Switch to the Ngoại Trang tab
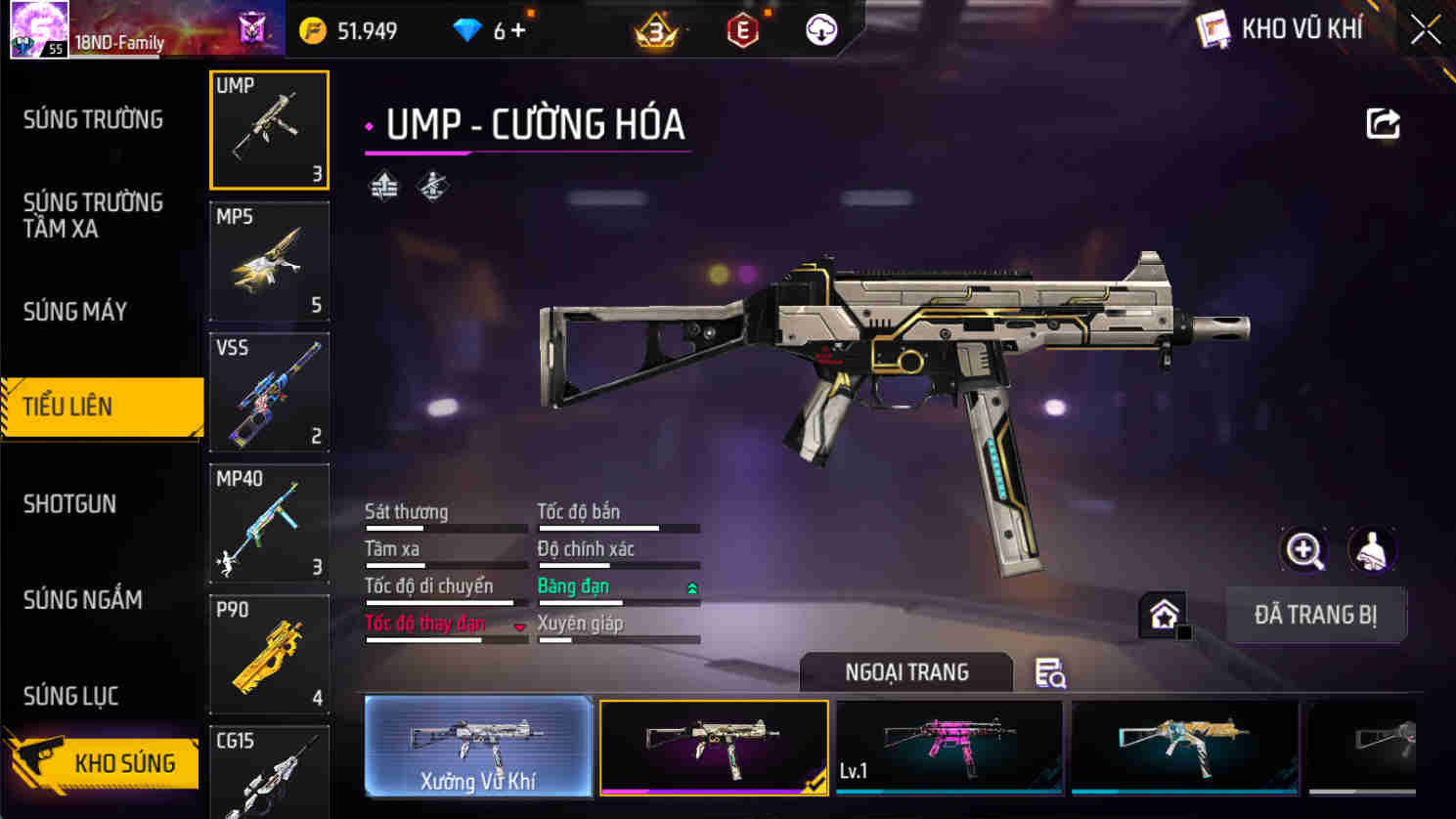 pos(905,672)
